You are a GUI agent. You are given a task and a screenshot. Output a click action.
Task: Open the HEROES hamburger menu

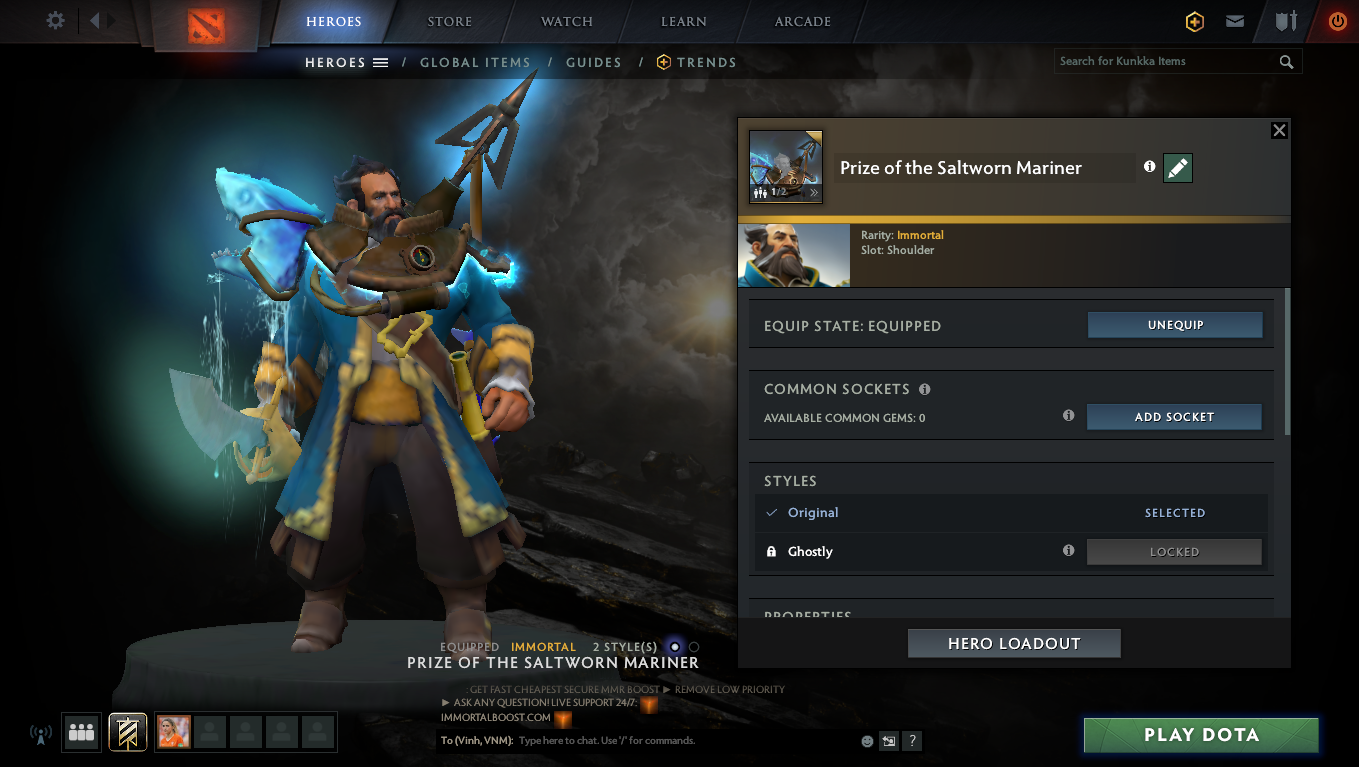tap(382, 62)
